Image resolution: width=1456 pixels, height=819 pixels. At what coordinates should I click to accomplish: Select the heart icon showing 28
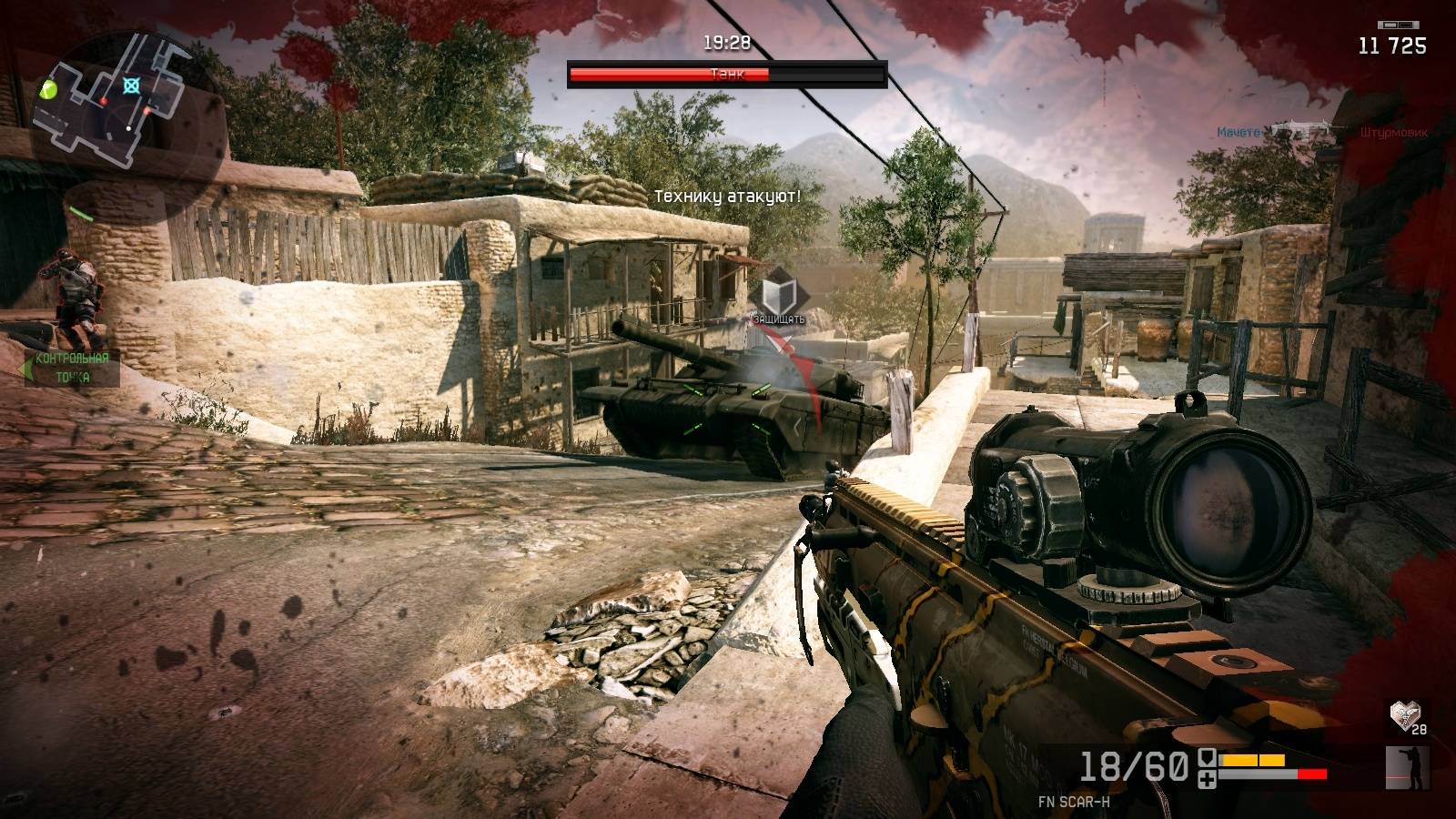pyautogui.click(x=1406, y=716)
